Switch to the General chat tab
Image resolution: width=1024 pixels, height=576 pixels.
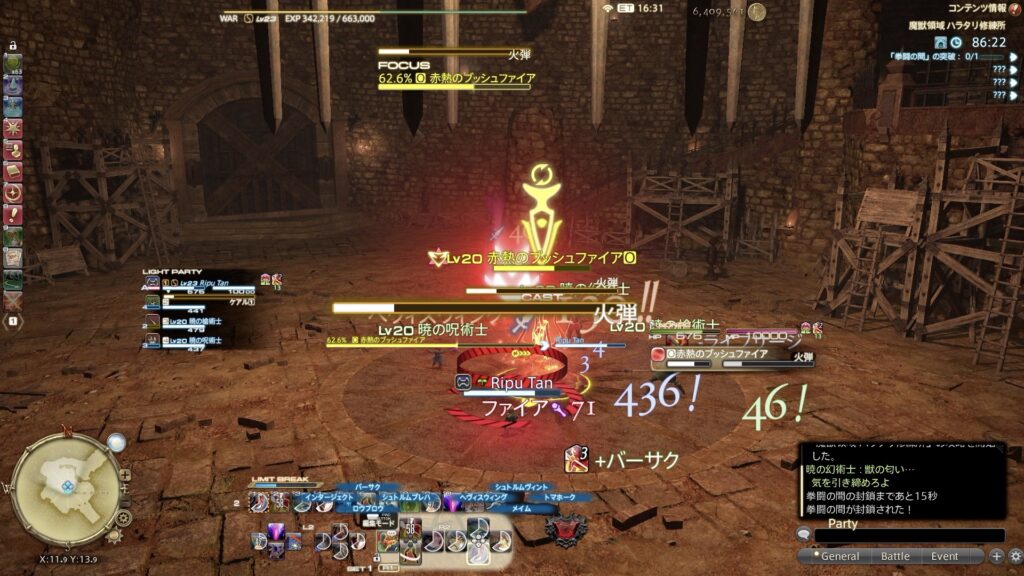838,556
